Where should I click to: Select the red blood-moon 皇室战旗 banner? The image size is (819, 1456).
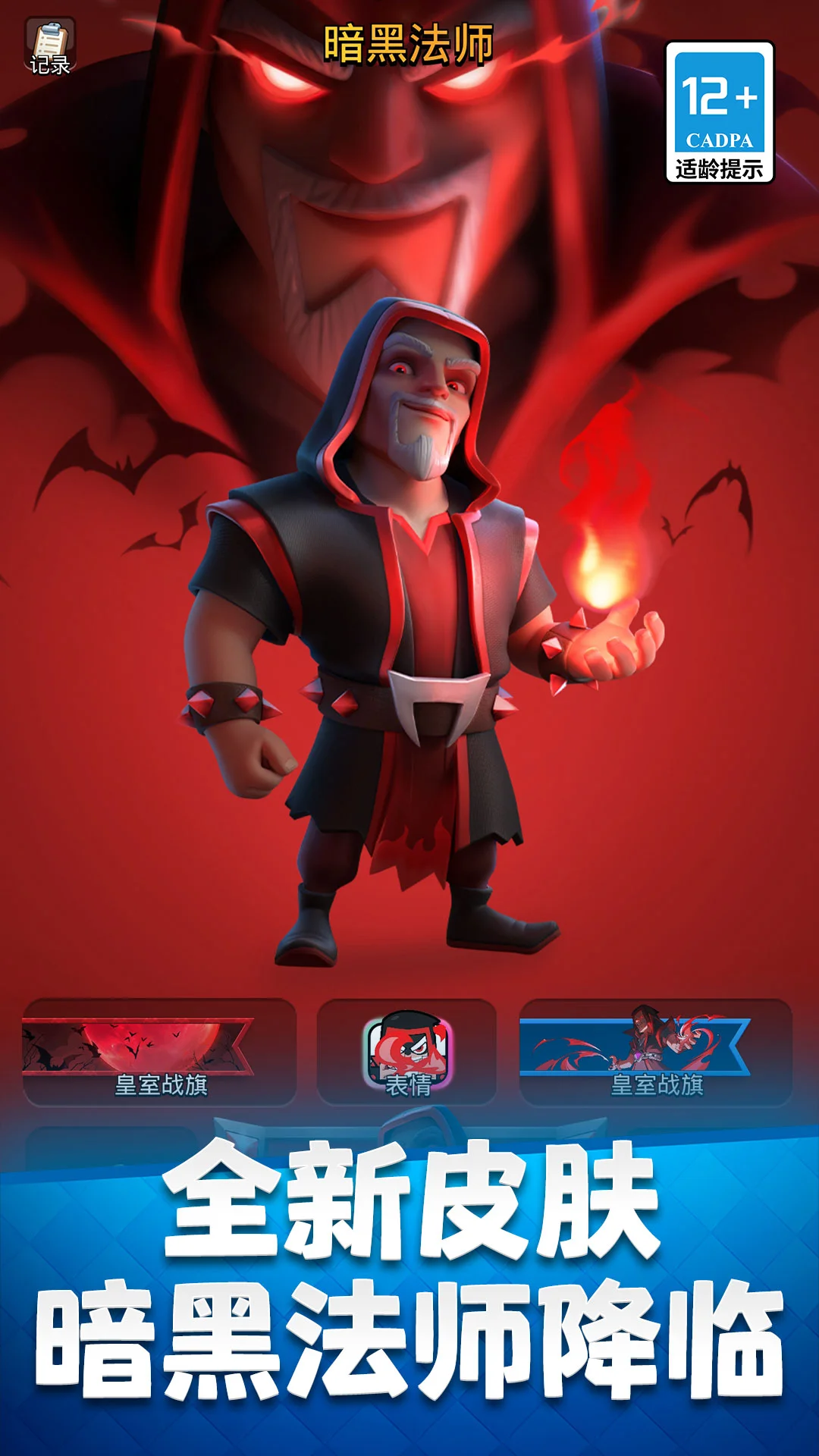159,1053
